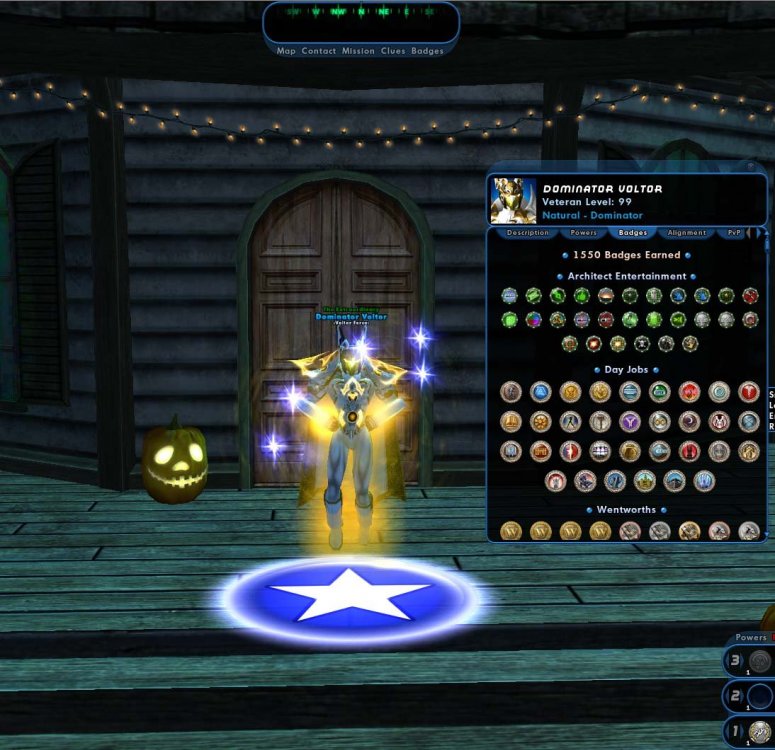Image resolution: width=775 pixels, height=750 pixels.
Task: Activate the greyed power in tray slot 3
Action: (760, 661)
